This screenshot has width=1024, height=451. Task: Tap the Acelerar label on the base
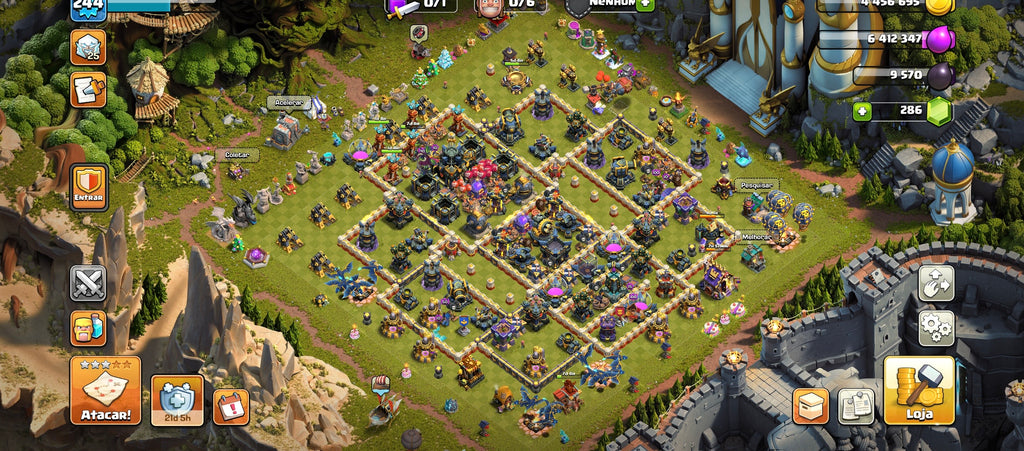click(288, 102)
